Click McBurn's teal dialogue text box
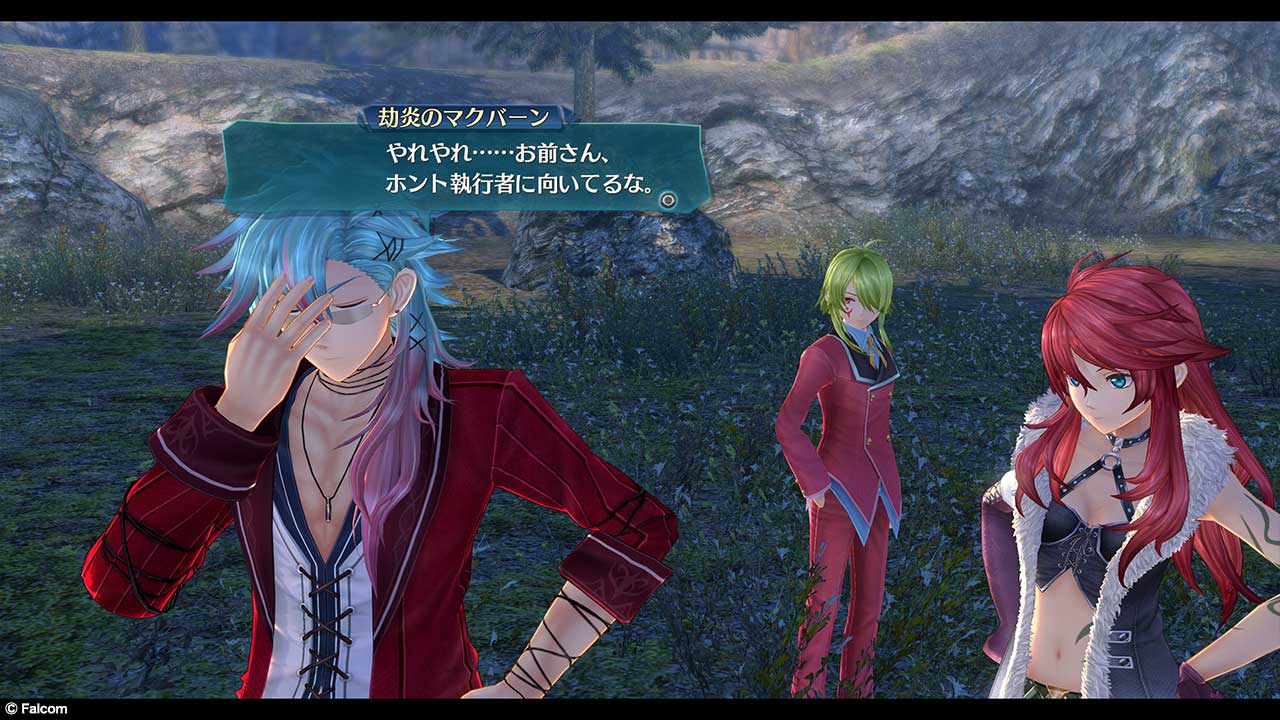1280x720 pixels. (465, 167)
